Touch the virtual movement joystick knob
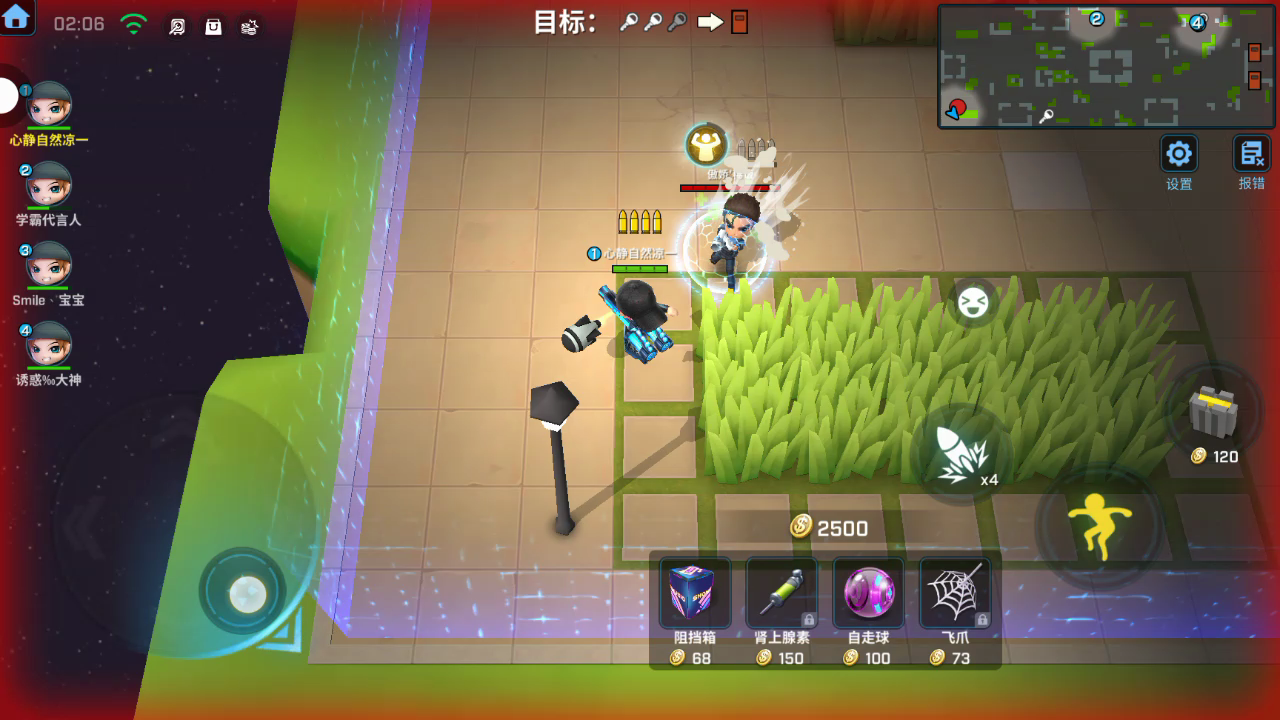The image size is (1280, 720). click(x=246, y=595)
